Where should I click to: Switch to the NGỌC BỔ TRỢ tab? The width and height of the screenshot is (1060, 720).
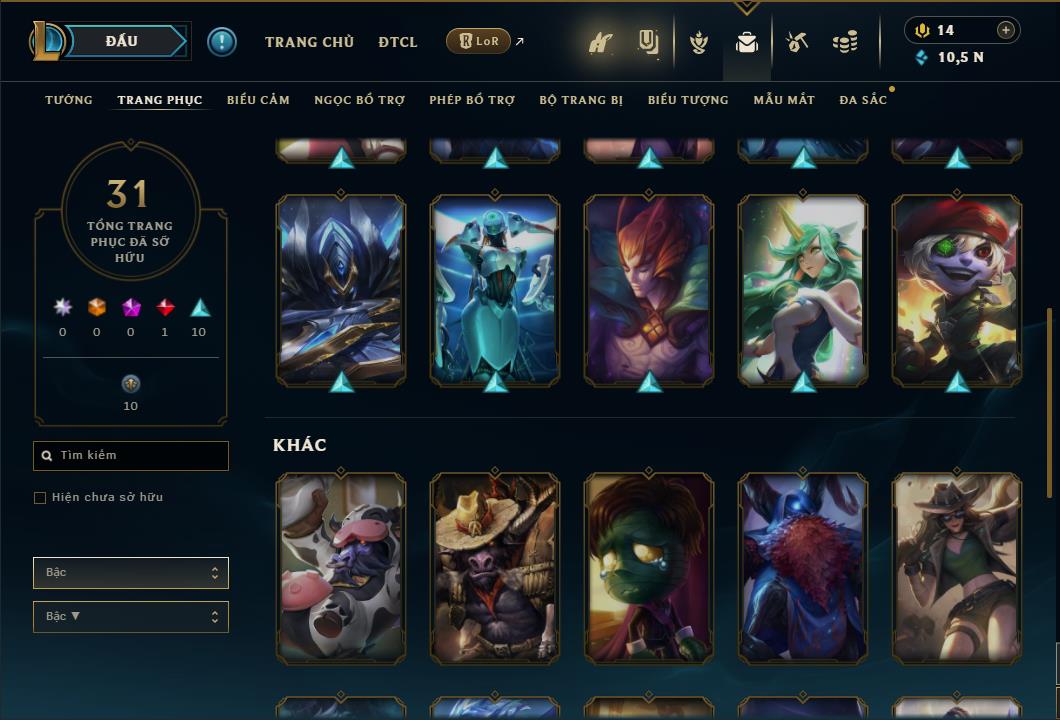click(x=359, y=100)
